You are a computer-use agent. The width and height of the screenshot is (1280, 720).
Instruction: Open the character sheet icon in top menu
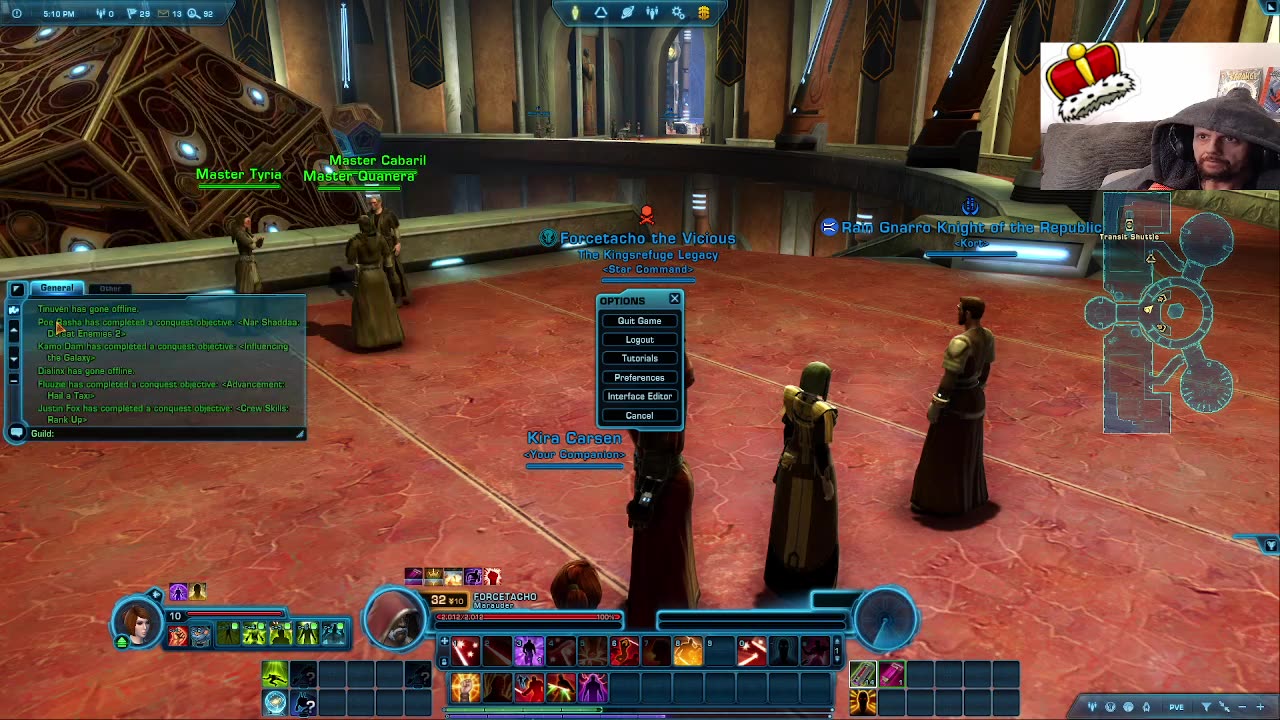pyautogui.click(x=575, y=13)
